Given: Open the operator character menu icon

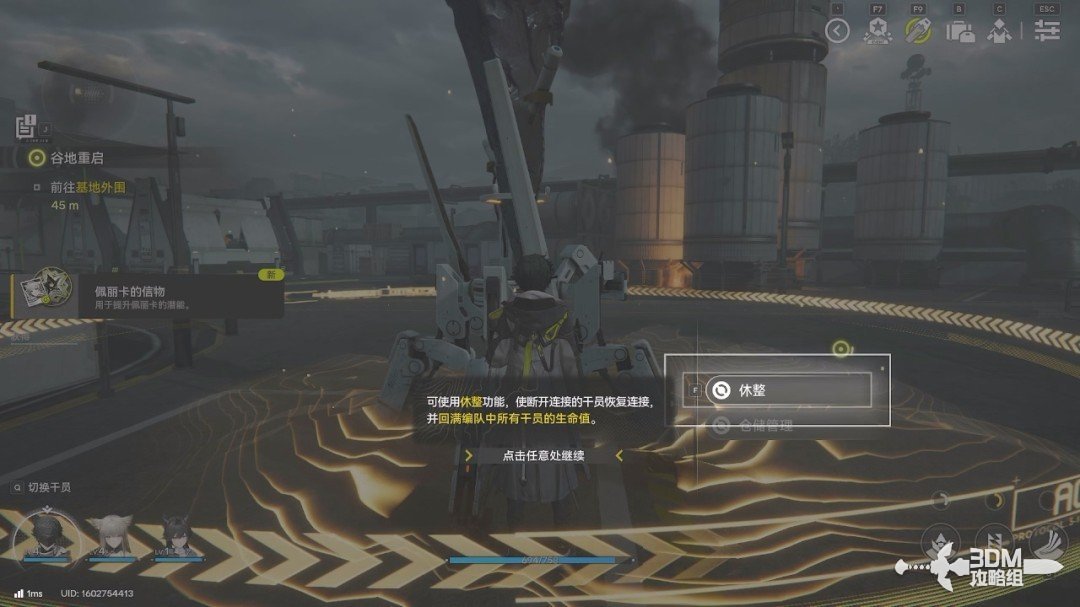Looking at the screenshot, I should pos(999,30).
